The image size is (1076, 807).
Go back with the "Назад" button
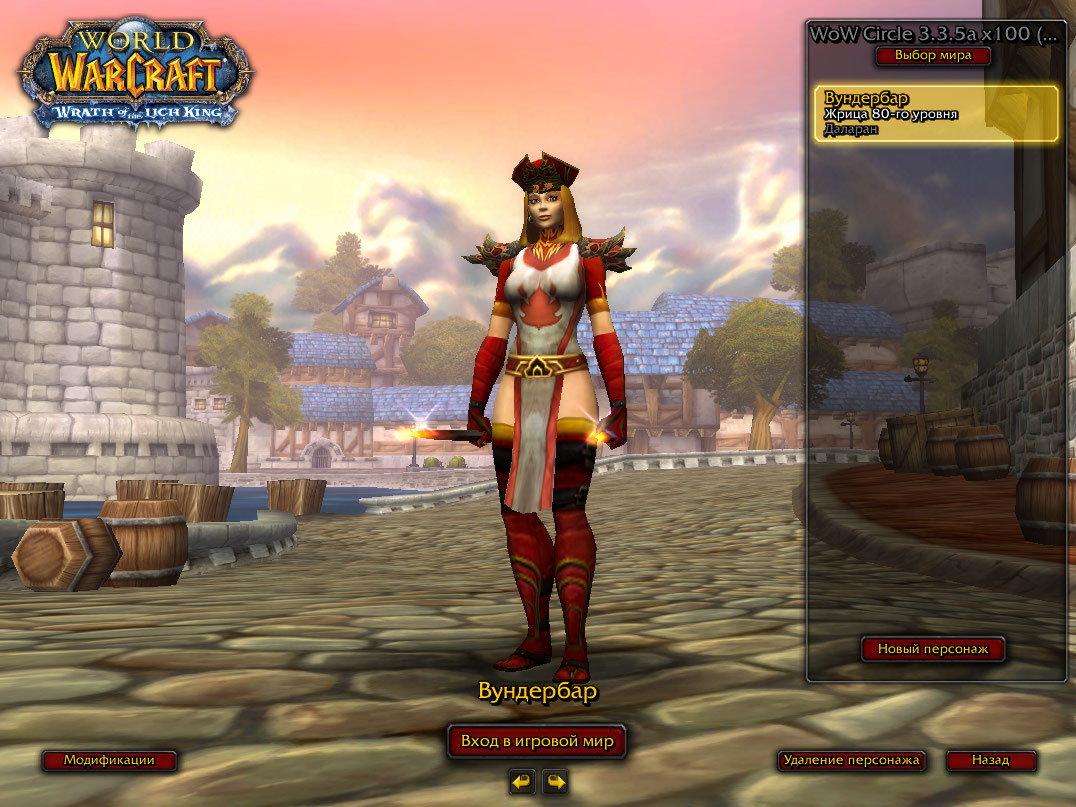(990, 760)
